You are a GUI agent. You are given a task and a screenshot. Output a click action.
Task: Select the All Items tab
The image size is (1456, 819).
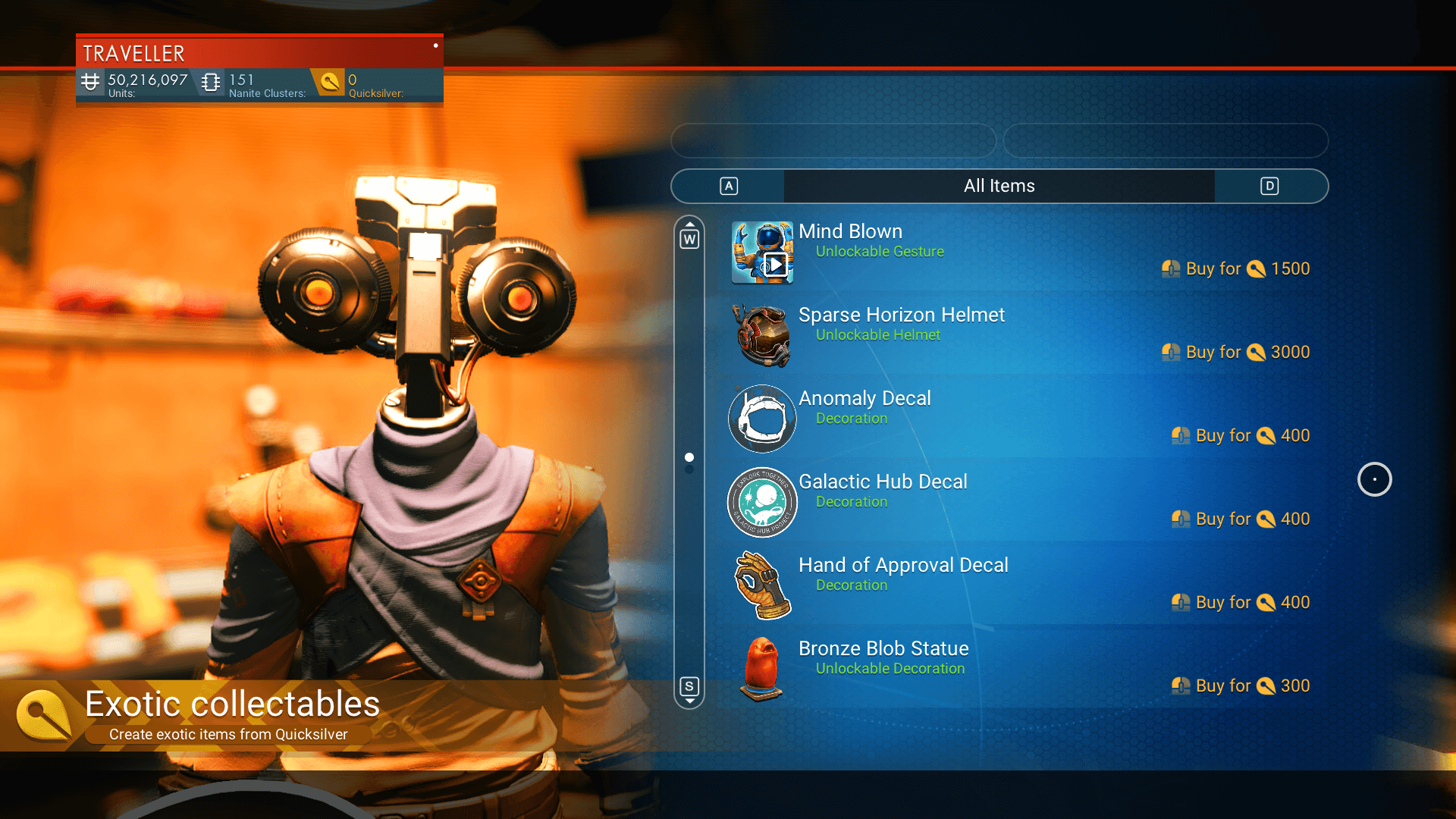point(999,186)
